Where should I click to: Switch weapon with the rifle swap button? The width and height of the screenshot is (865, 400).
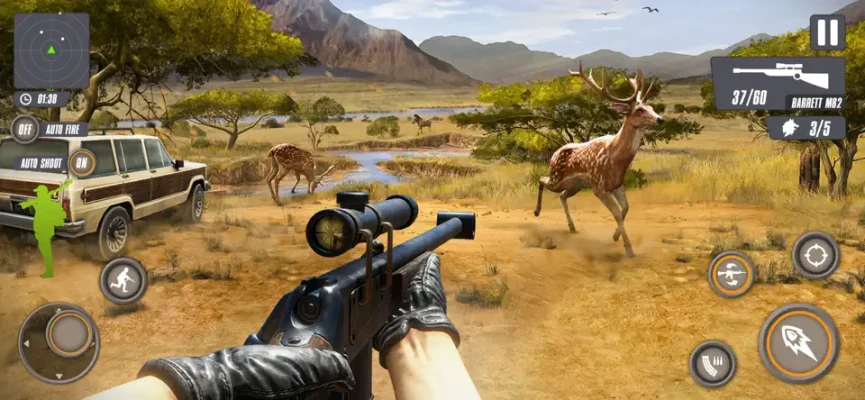click(x=731, y=273)
